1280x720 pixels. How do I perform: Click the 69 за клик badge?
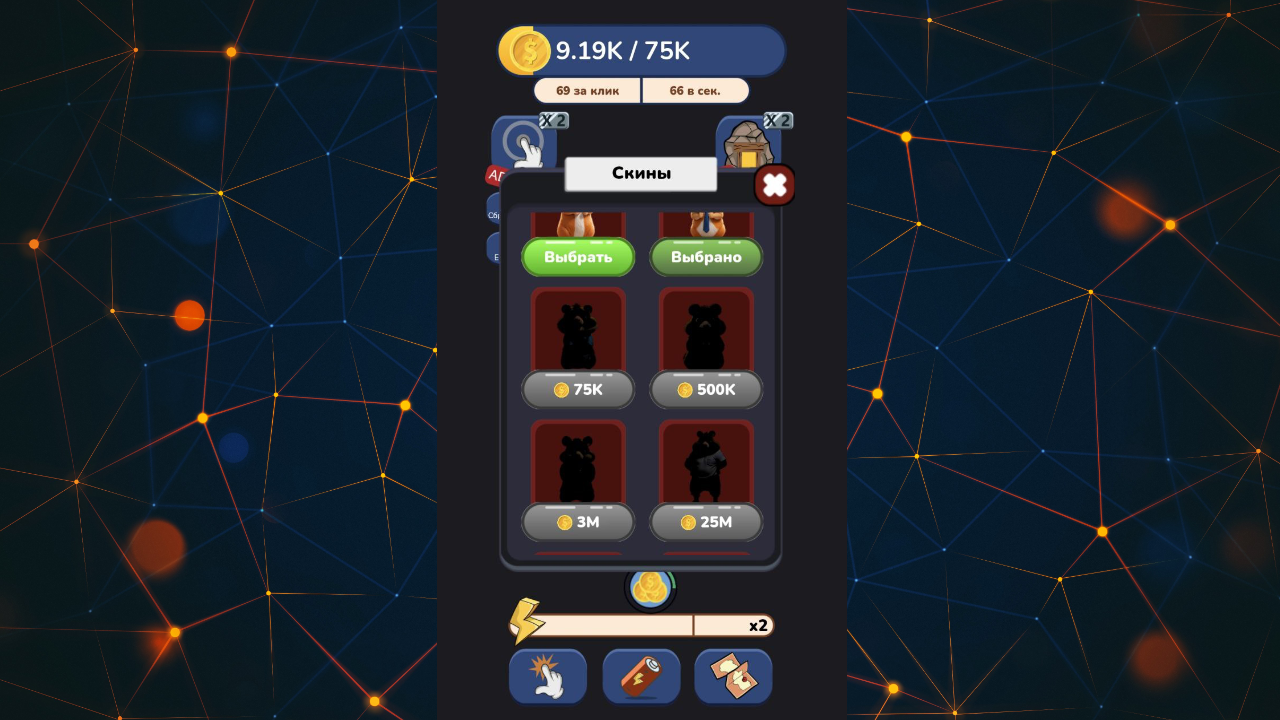(x=587, y=90)
